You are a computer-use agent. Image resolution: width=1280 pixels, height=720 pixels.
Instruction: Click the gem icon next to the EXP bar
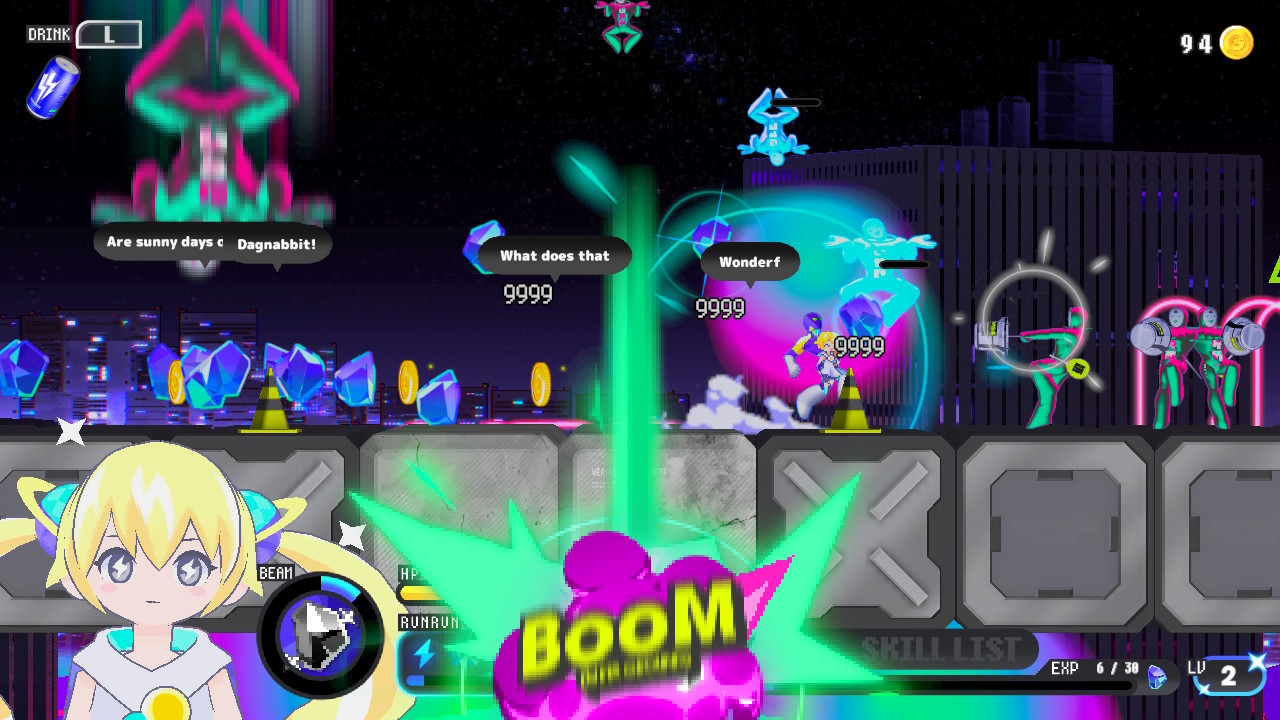point(1157,676)
